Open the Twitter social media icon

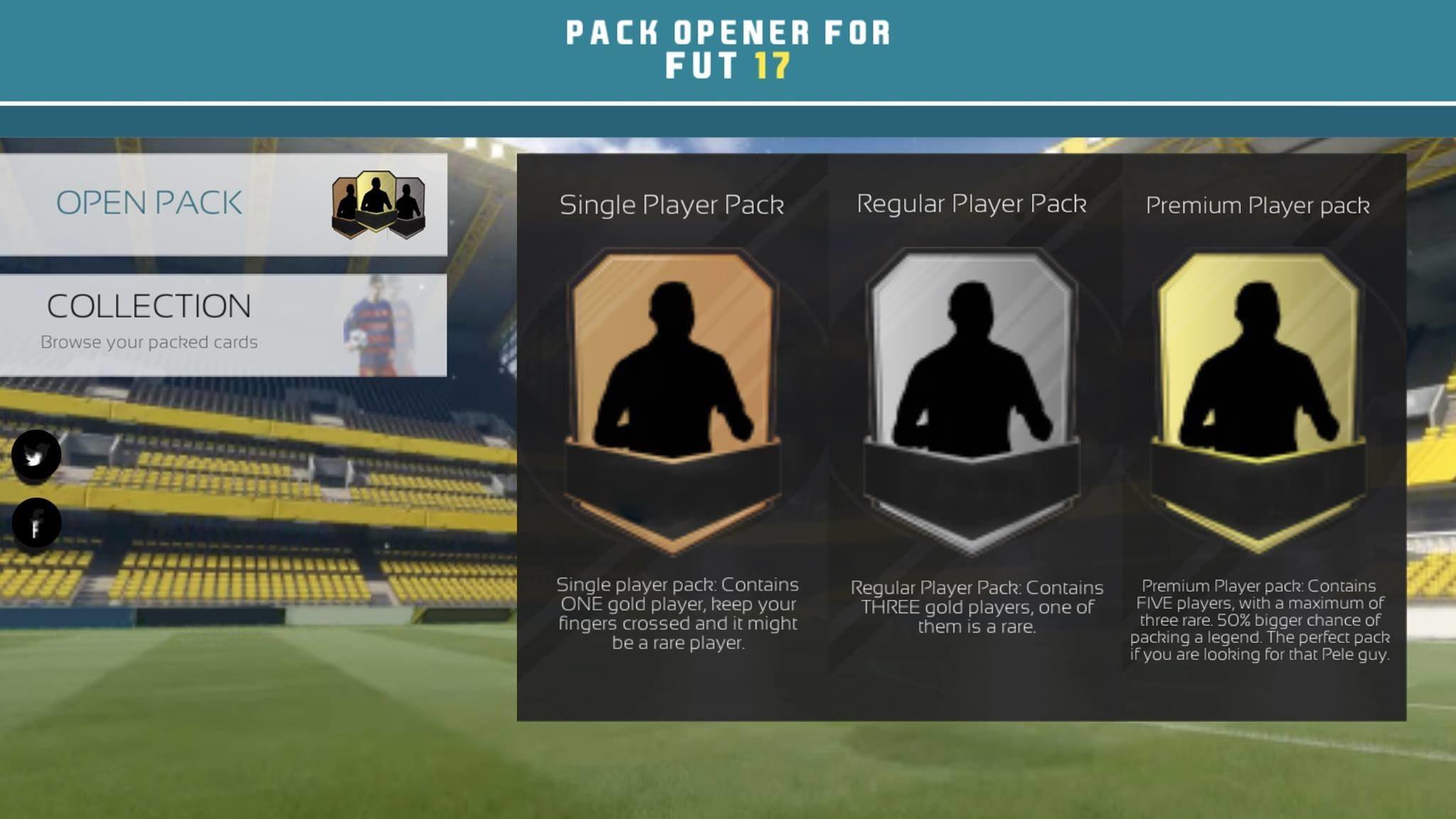37,455
